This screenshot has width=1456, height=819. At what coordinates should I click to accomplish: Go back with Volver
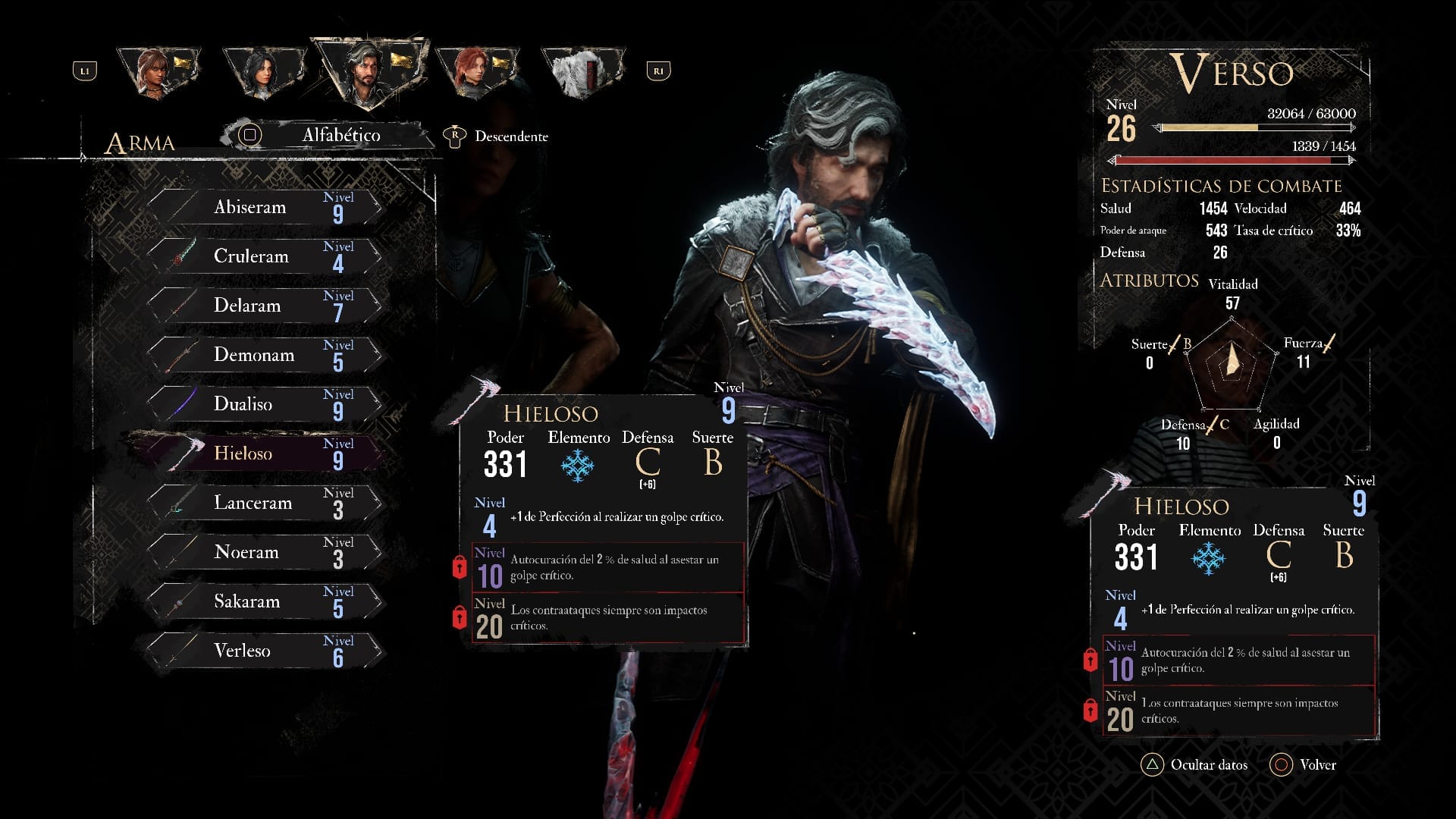[1304, 764]
